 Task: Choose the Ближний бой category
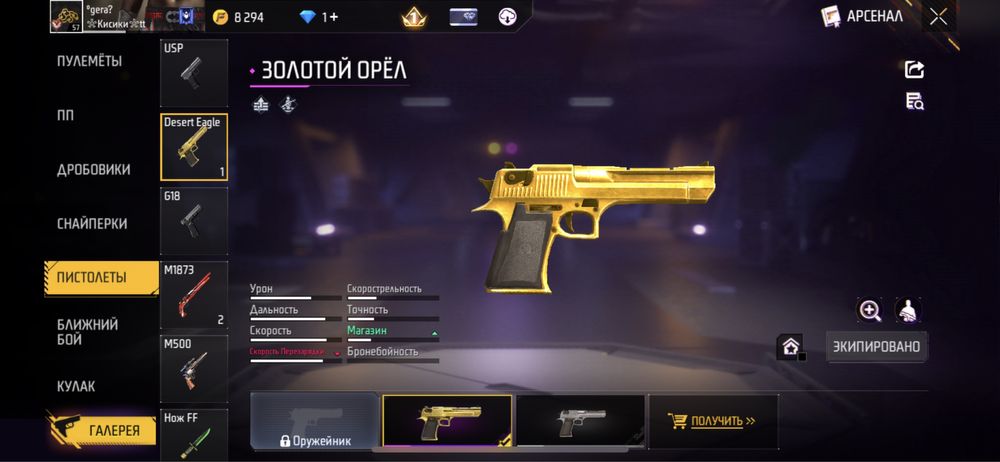point(88,332)
